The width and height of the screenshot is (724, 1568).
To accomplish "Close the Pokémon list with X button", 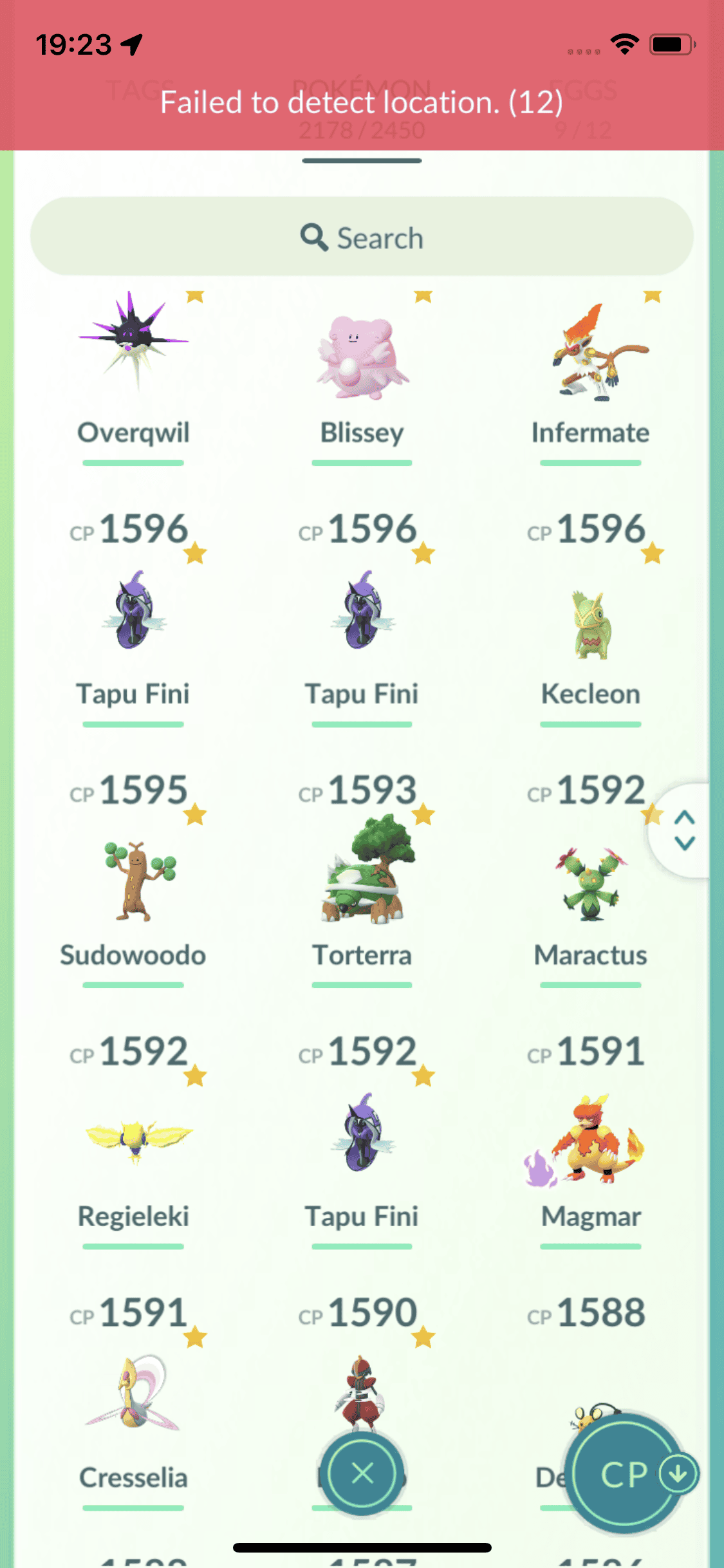I will coord(362,1473).
